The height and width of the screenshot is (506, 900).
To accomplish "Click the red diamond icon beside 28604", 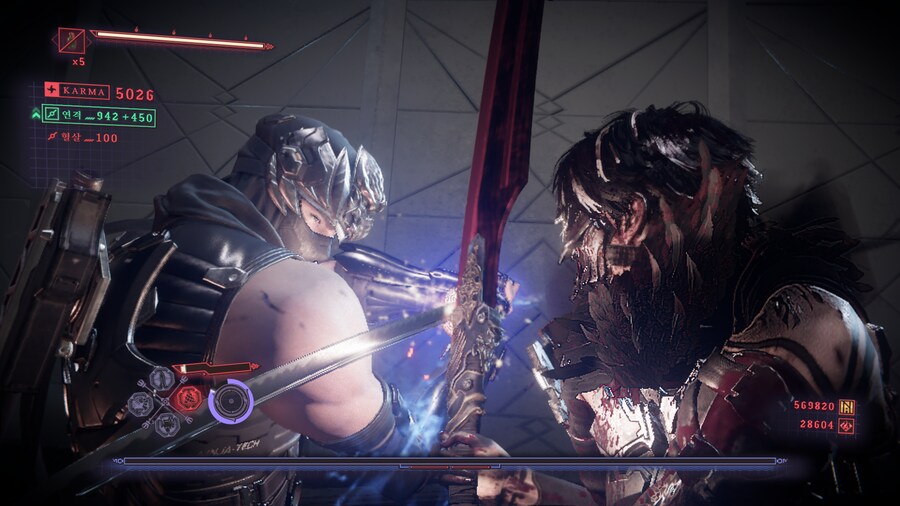I will [845, 426].
